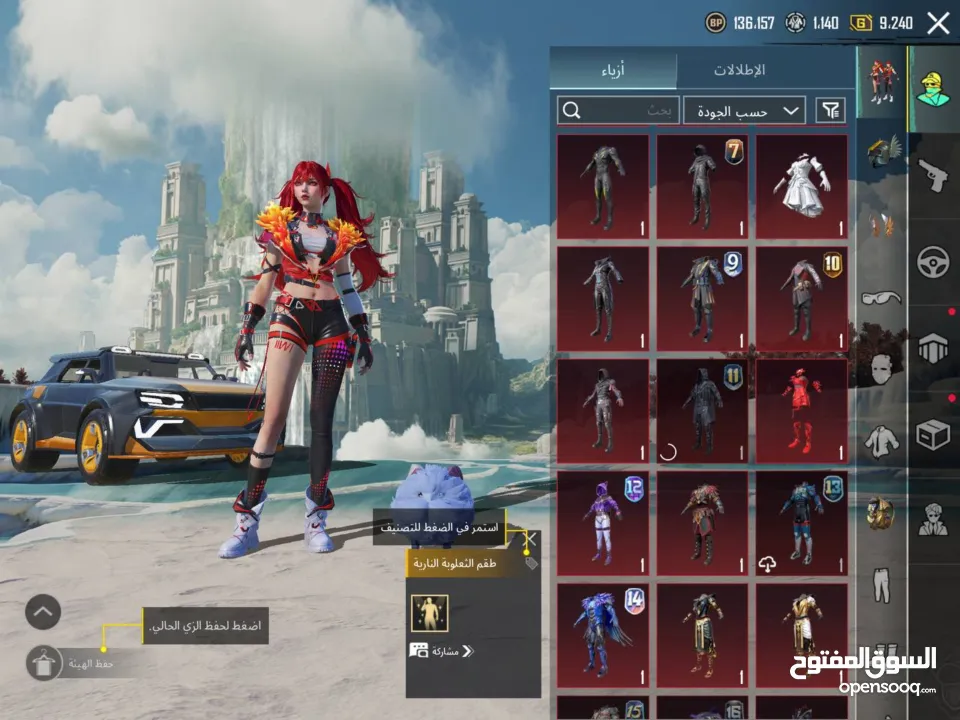Show the glasses accessory category
Viewport: 960px width, 720px height.
click(x=881, y=296)
